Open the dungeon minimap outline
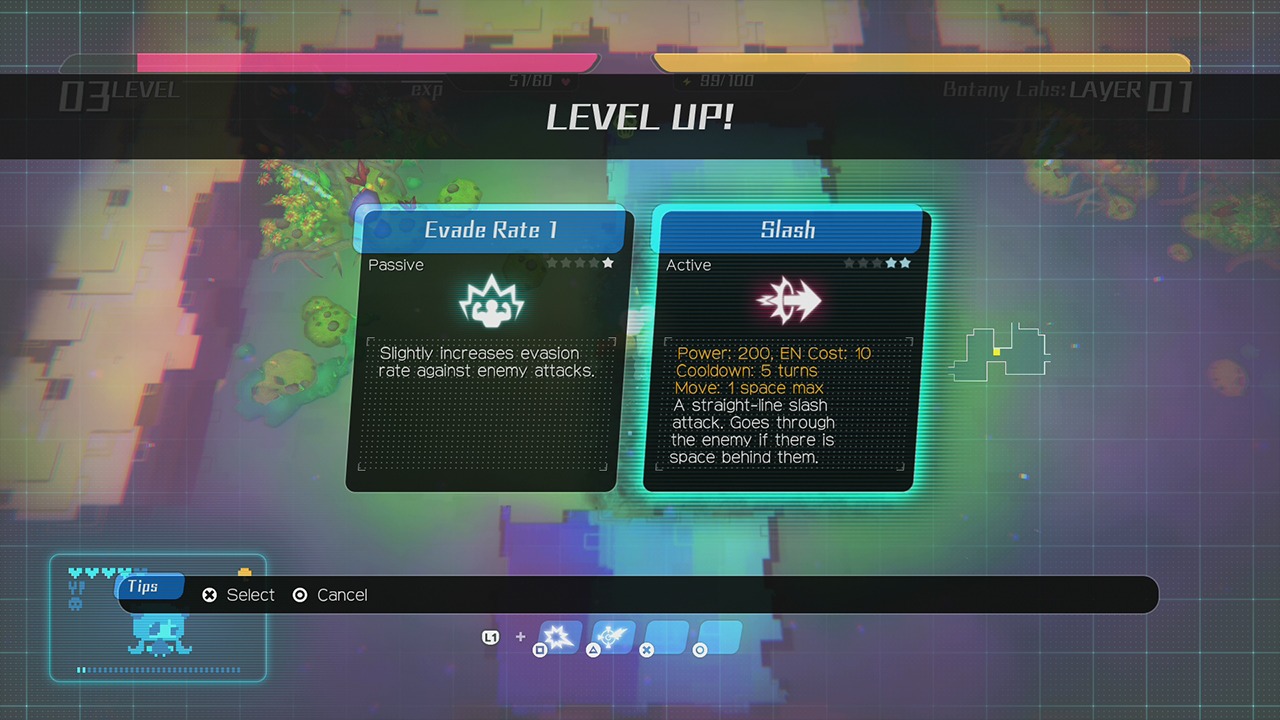 [1000, 352]
